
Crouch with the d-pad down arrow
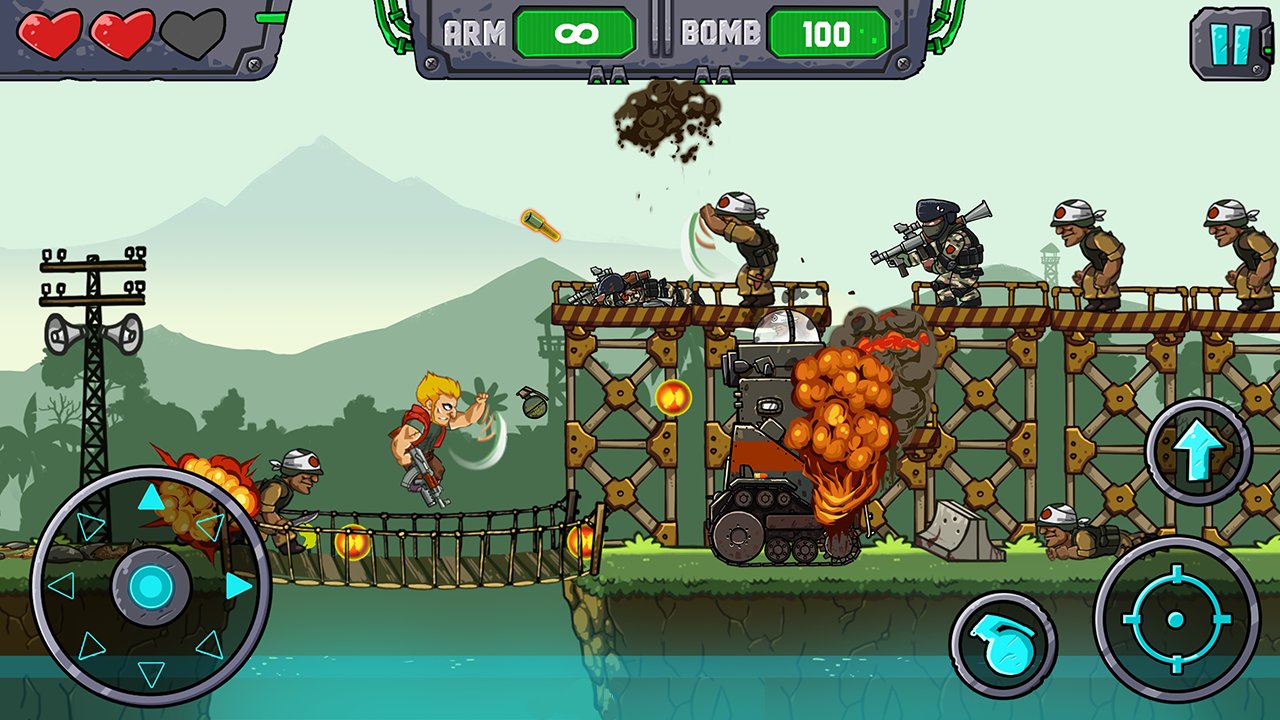coord(150,675)
